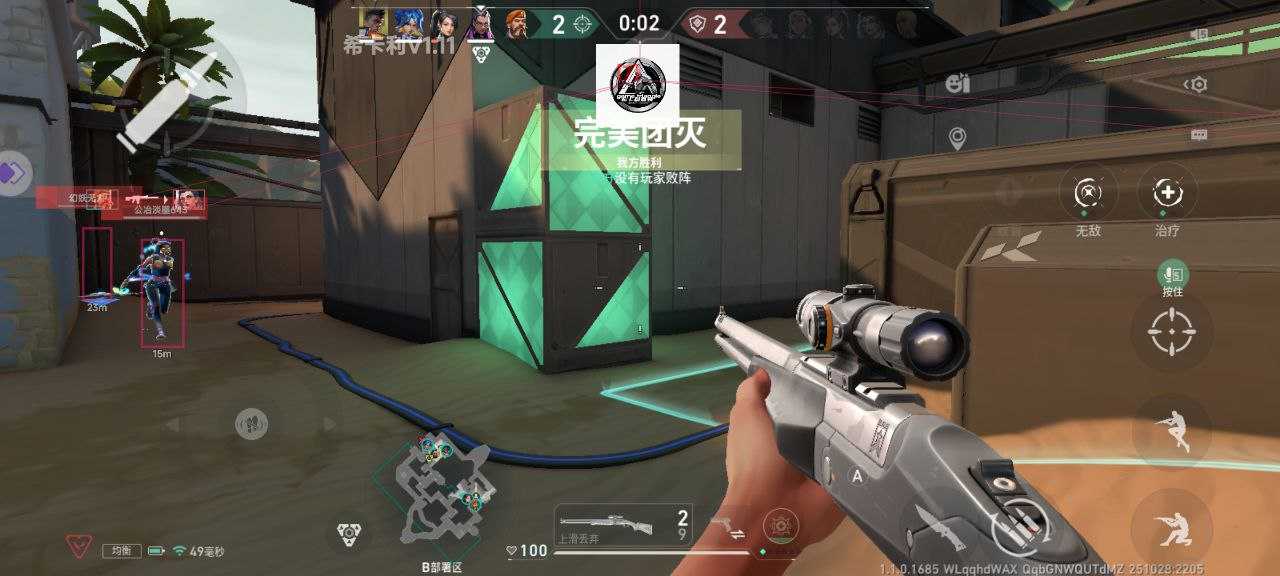
Task: Tap the purple double-arrow side panel button
Action: (12, 172)
